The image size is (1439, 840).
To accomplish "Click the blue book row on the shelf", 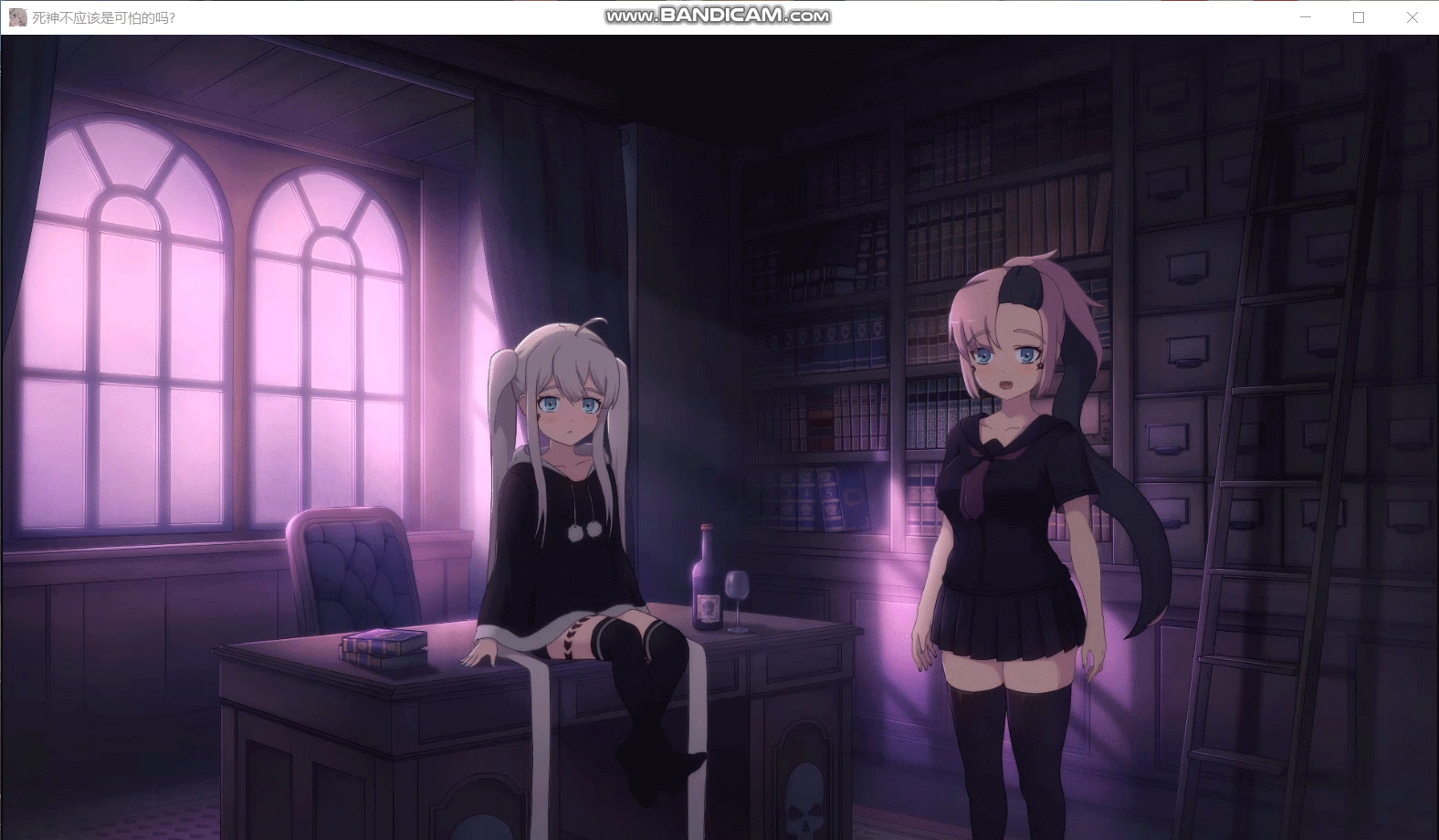I will (x=822, y=498).
